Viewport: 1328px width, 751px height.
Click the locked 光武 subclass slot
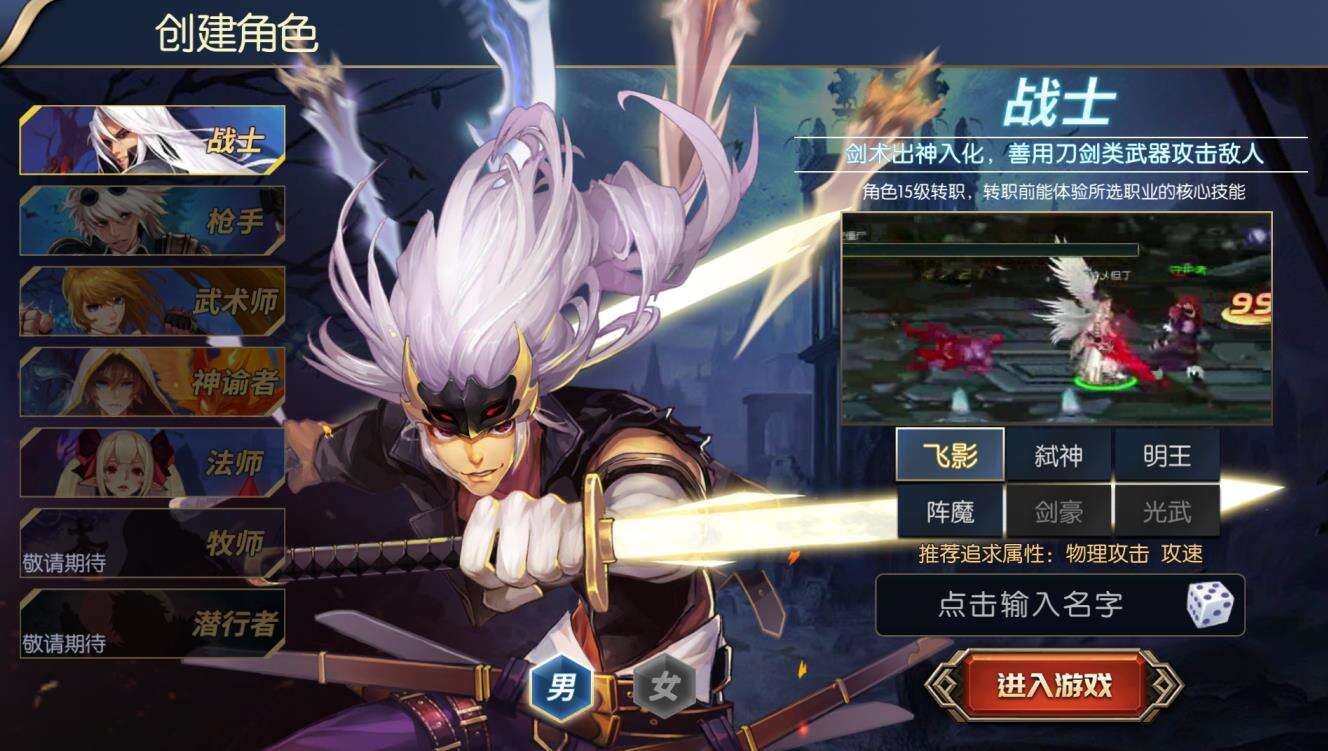point(1168,511)
